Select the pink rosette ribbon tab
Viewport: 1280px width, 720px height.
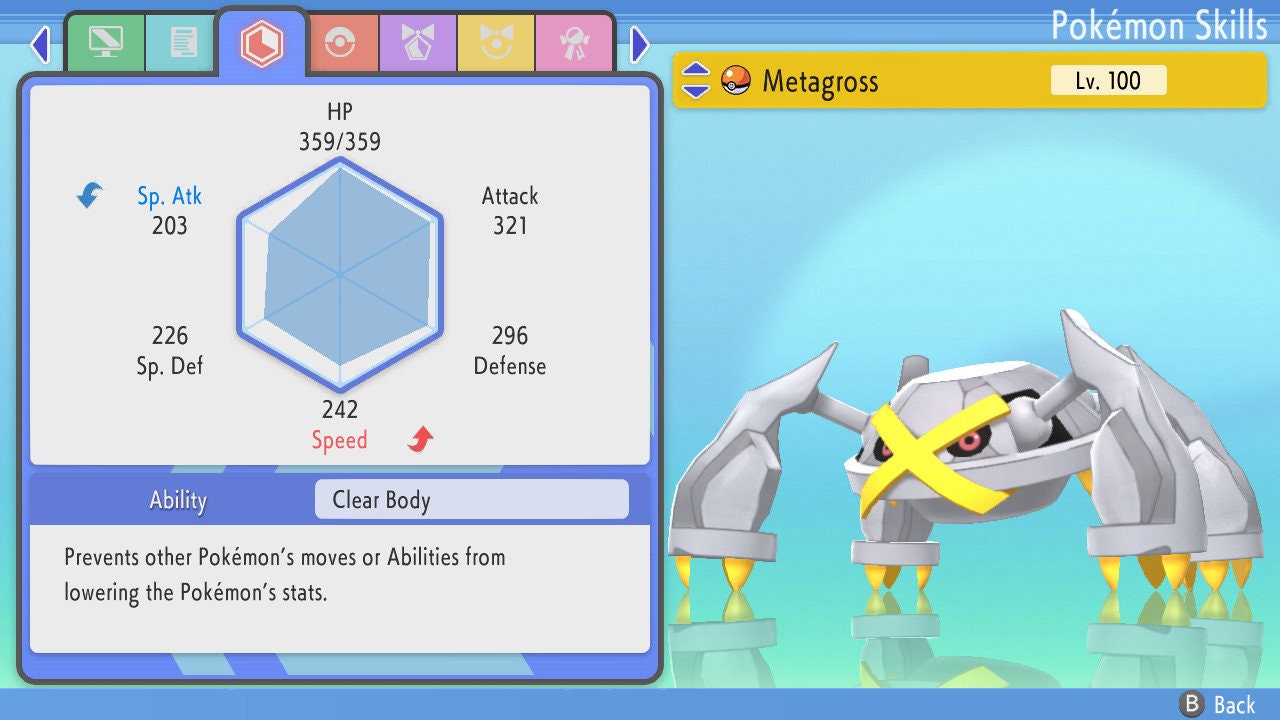[573, 43]
